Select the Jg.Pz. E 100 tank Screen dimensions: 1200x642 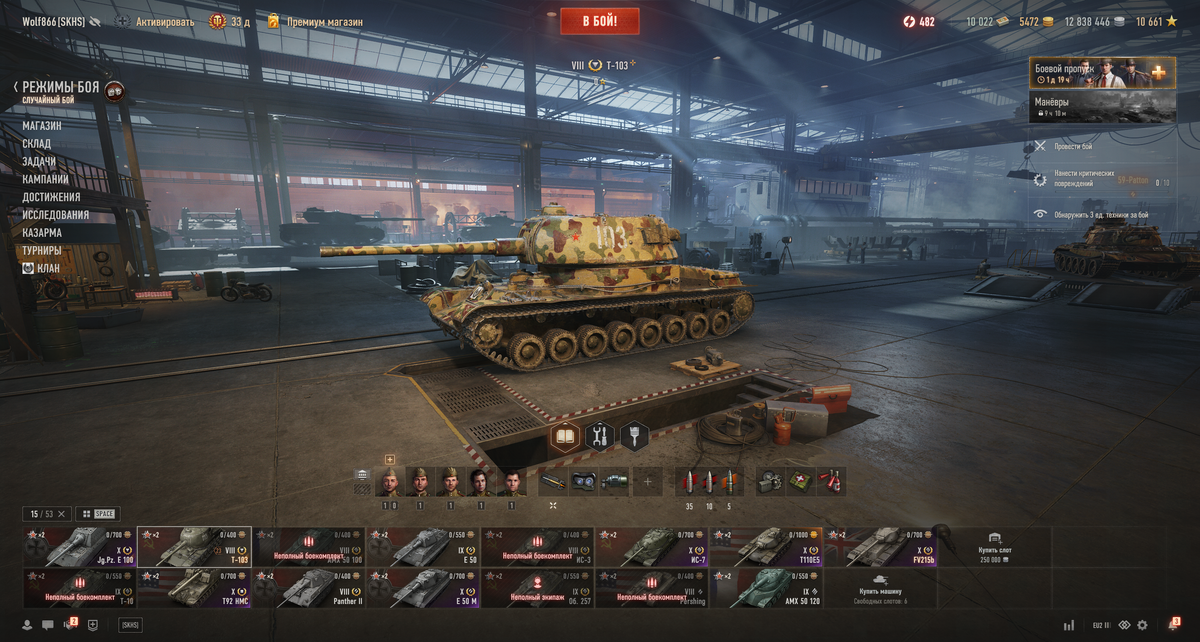coord(79,547)
